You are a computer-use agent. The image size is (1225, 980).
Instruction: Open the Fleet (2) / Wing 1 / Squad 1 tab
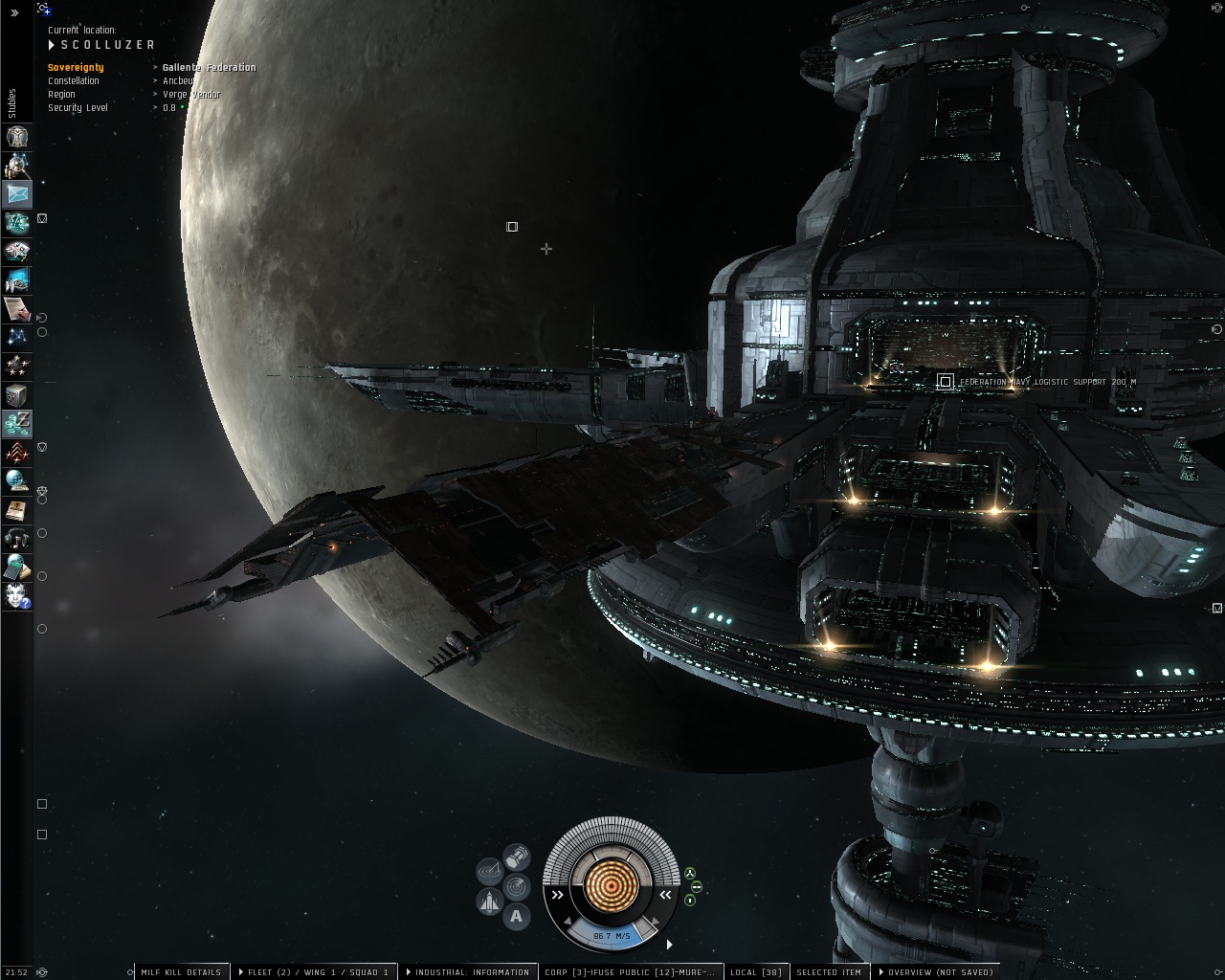point(318,972)
